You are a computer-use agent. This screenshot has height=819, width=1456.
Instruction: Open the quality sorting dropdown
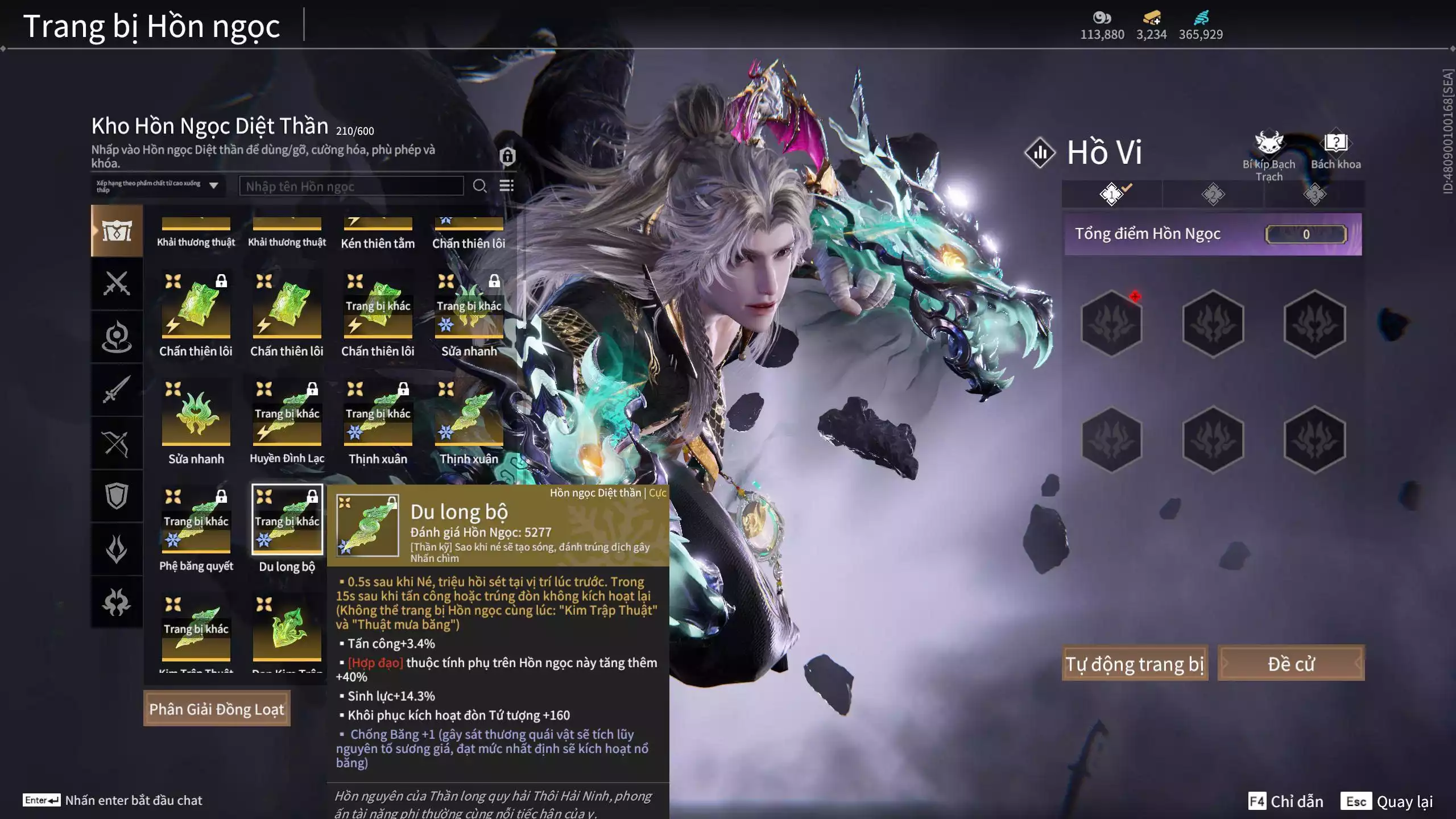coord(158,186)
